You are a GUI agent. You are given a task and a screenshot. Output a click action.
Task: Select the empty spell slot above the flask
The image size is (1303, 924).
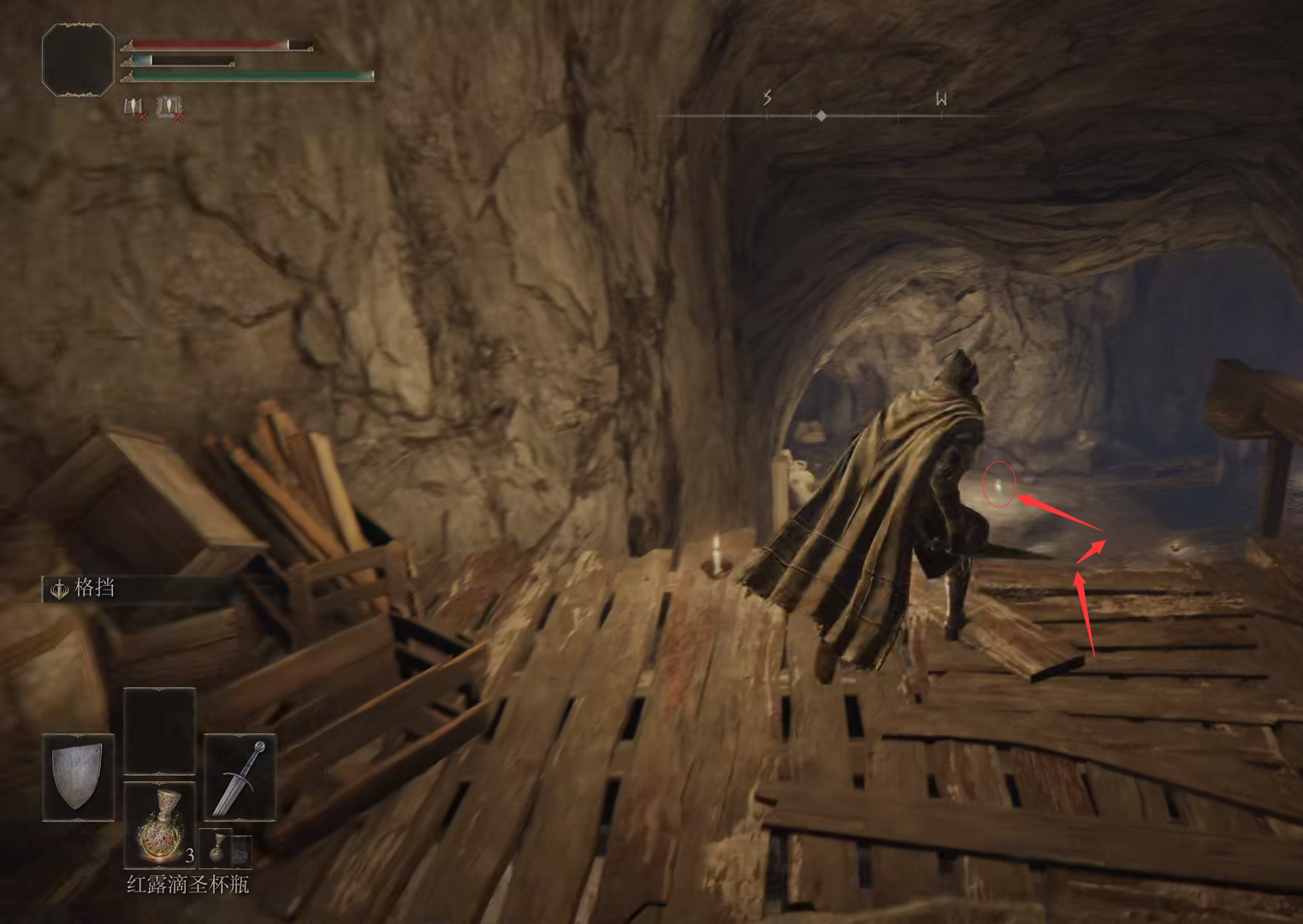tap(160, 731)
